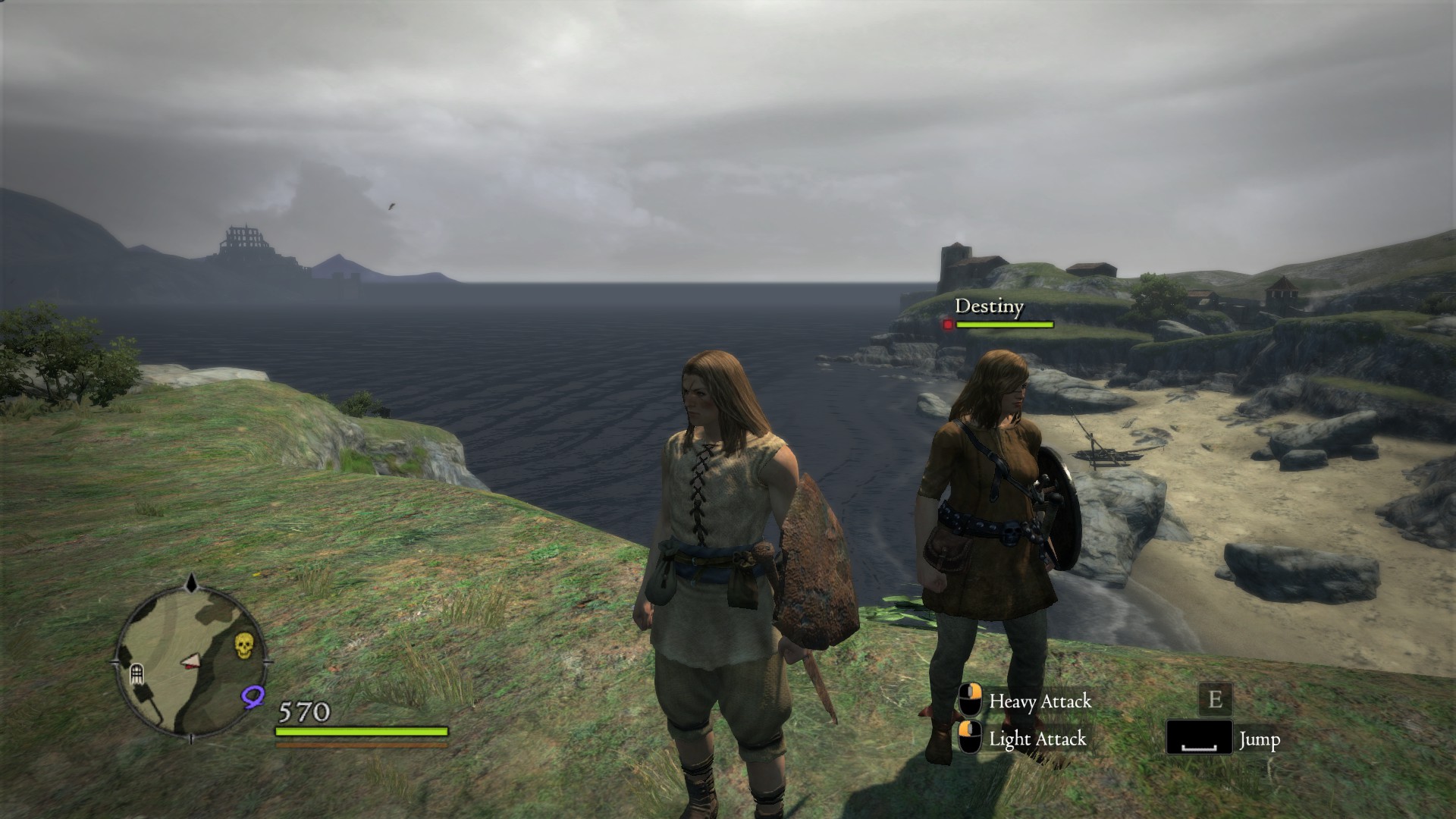
Task: Click the minimap's north compass pointer
Action: pos(192,584)
